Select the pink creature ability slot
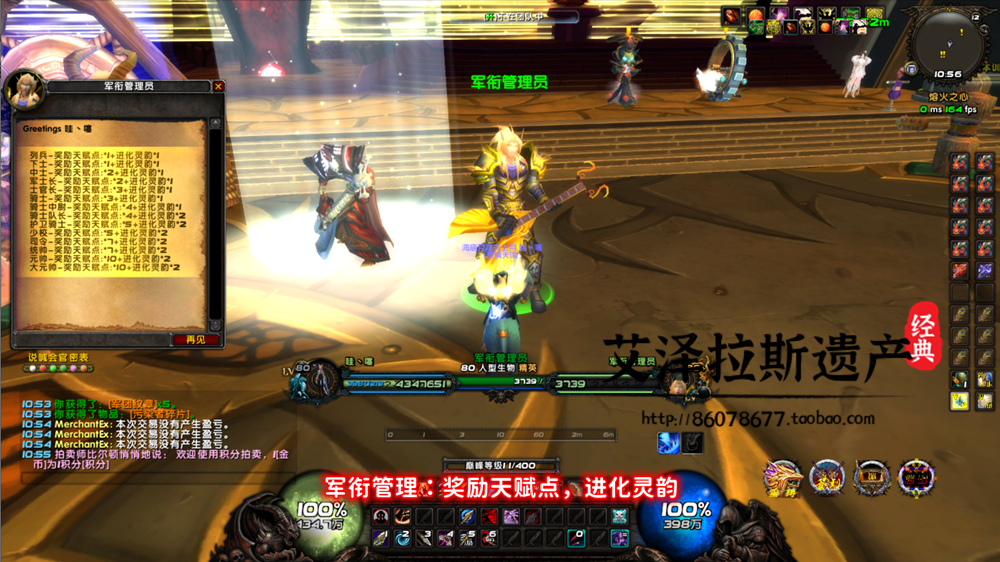1000x562 pixels. point(511,517)
